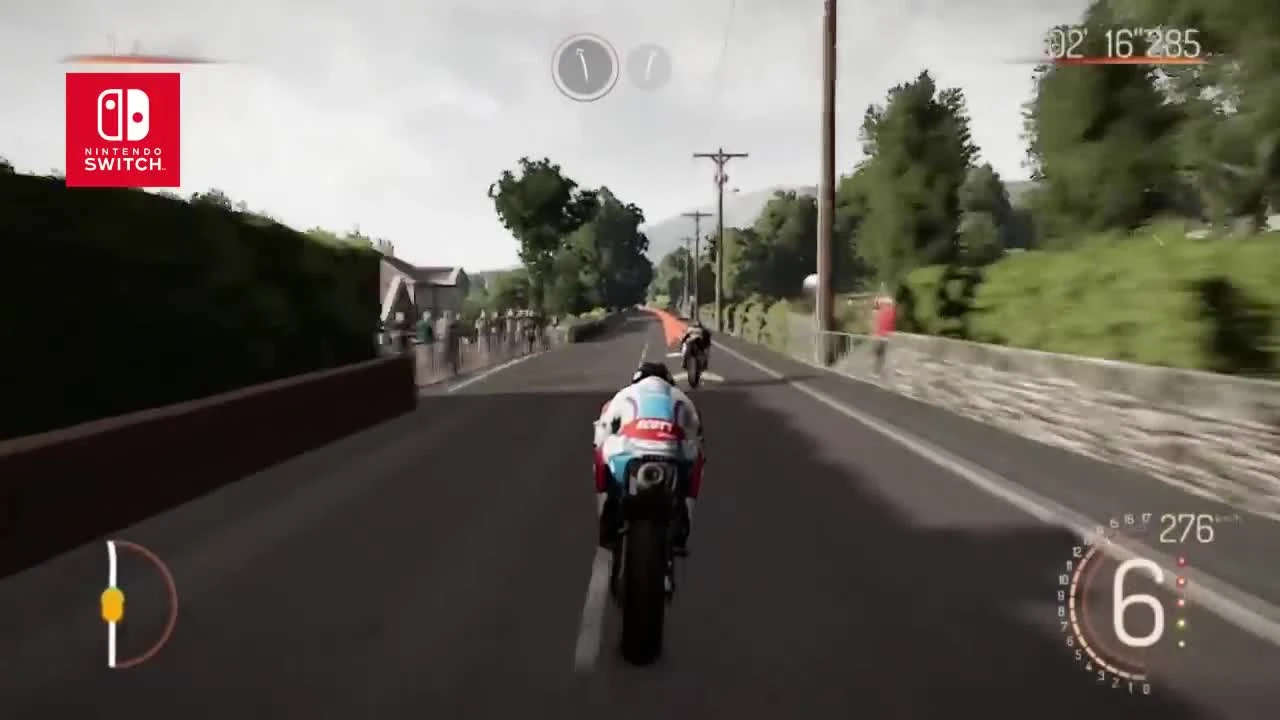Viewport: 1280px width, 720px height.
Task: Click the yellow shift light dot
Action: coord(1181,624)
